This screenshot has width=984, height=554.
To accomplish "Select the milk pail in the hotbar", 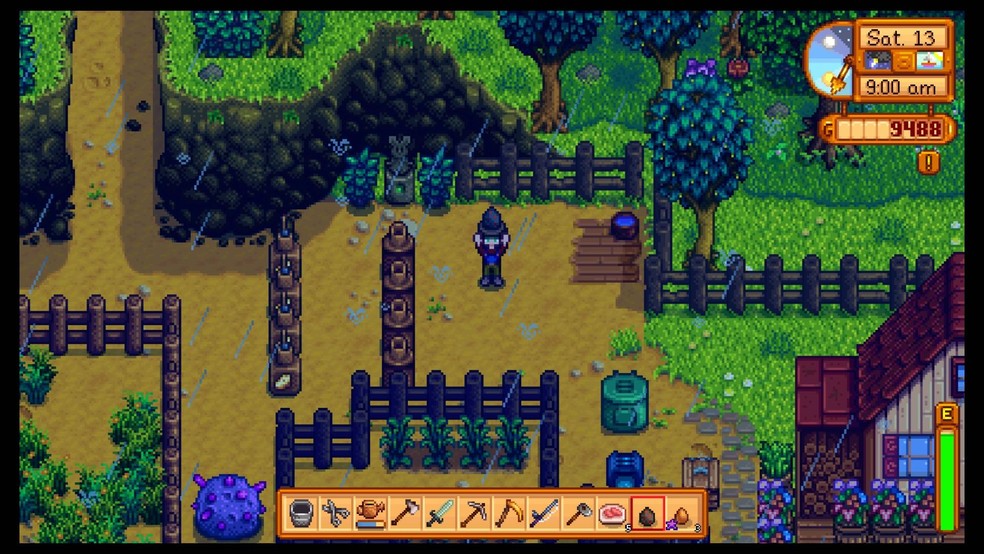I will 299,513.
